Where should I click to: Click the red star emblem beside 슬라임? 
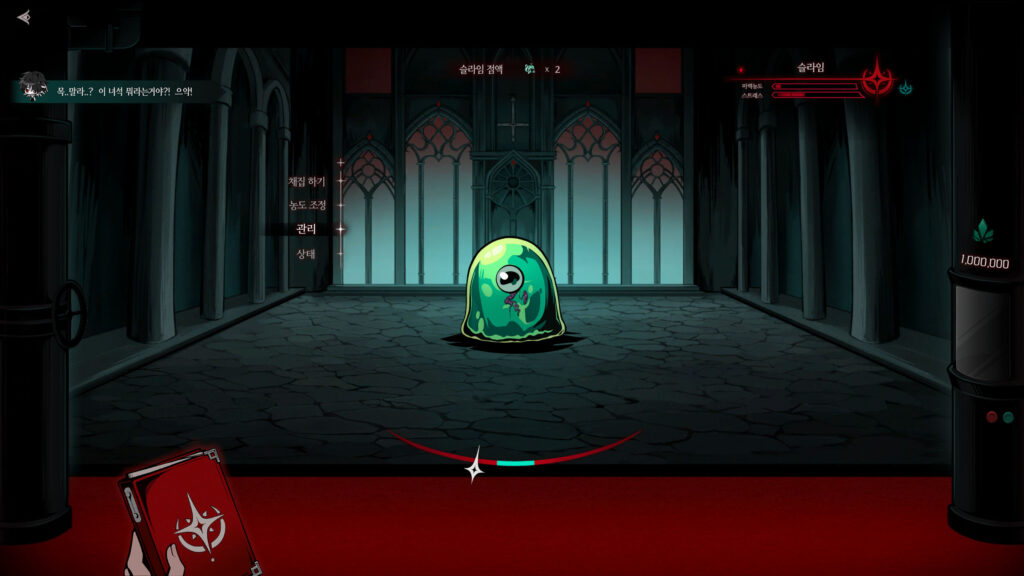[878, 82]
